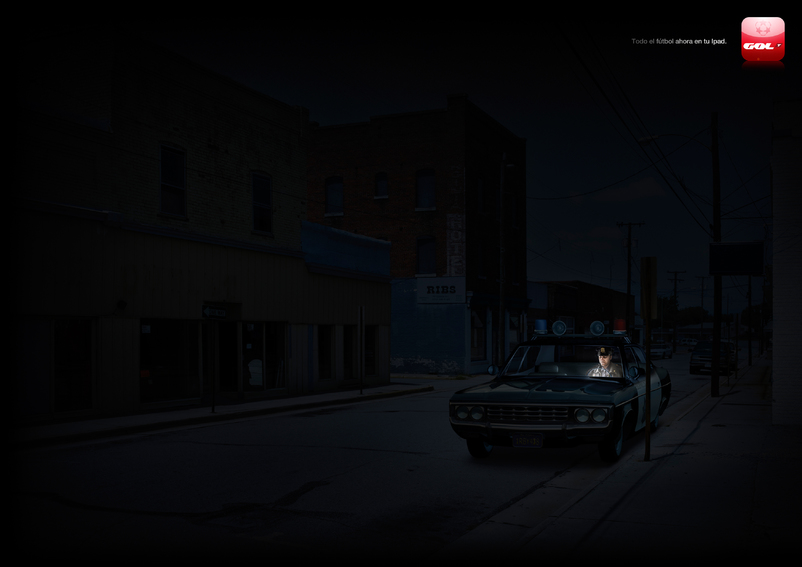Screen dimensions: 802x567
Task: Open the red GOL app icon
Action: (762, 39)
